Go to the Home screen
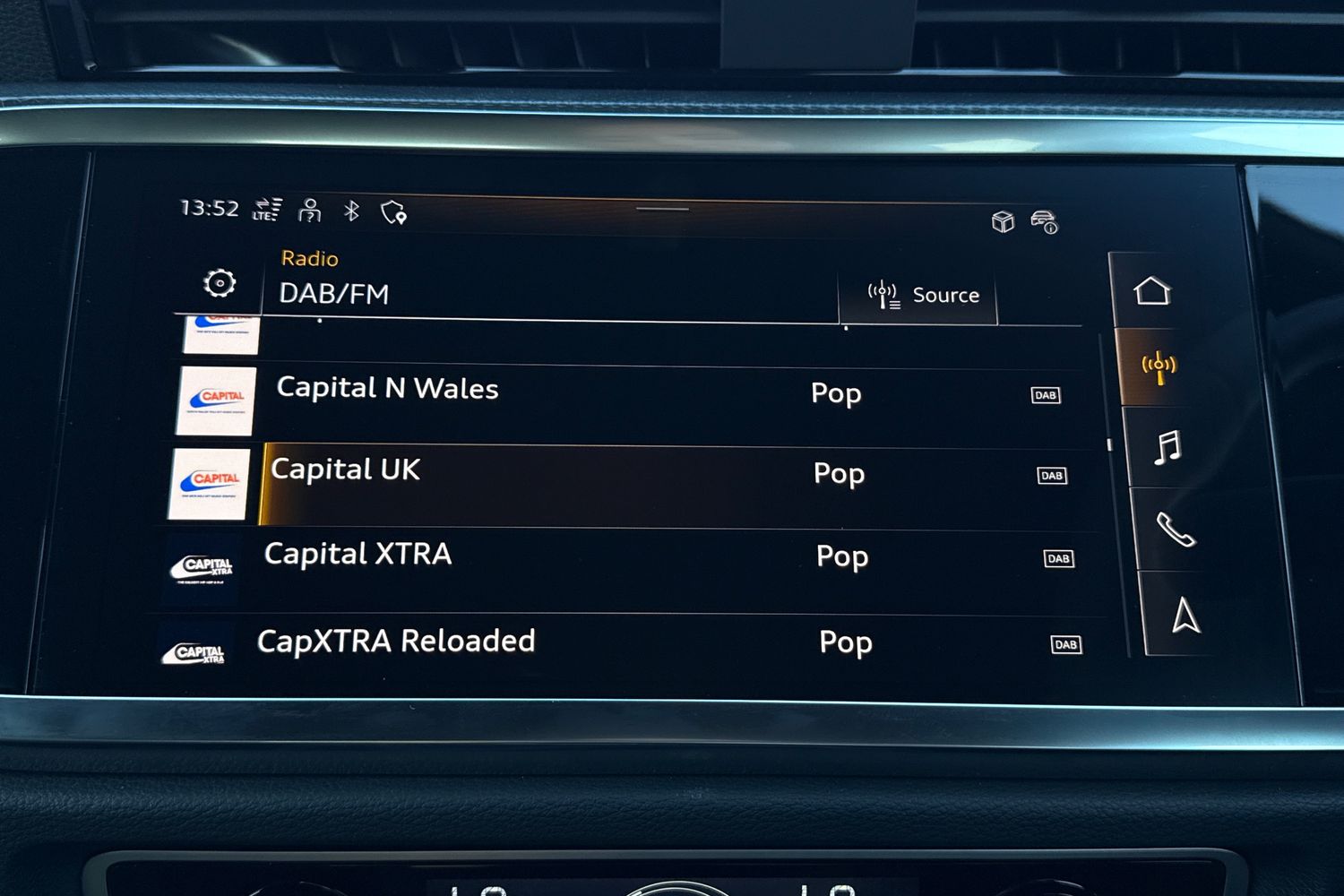Viewport: 1344px width, 896px height. click(x=1152, y=291)
